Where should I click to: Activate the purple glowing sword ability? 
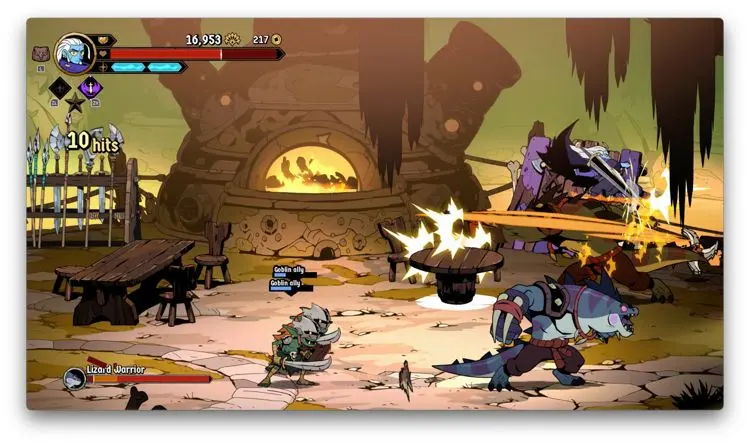click(x=90, y=87)
